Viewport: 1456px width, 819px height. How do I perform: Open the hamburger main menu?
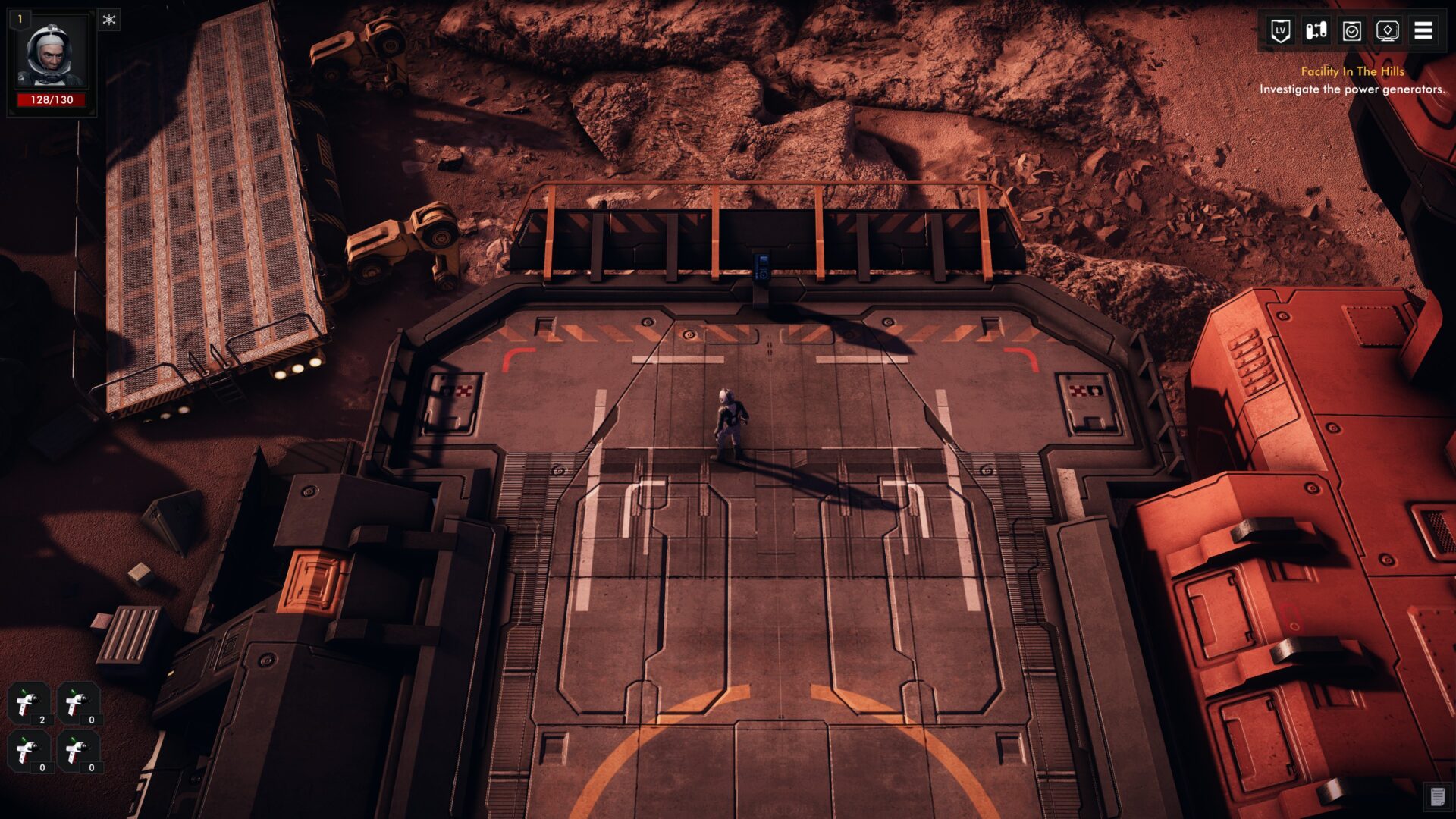point(1423,31)
